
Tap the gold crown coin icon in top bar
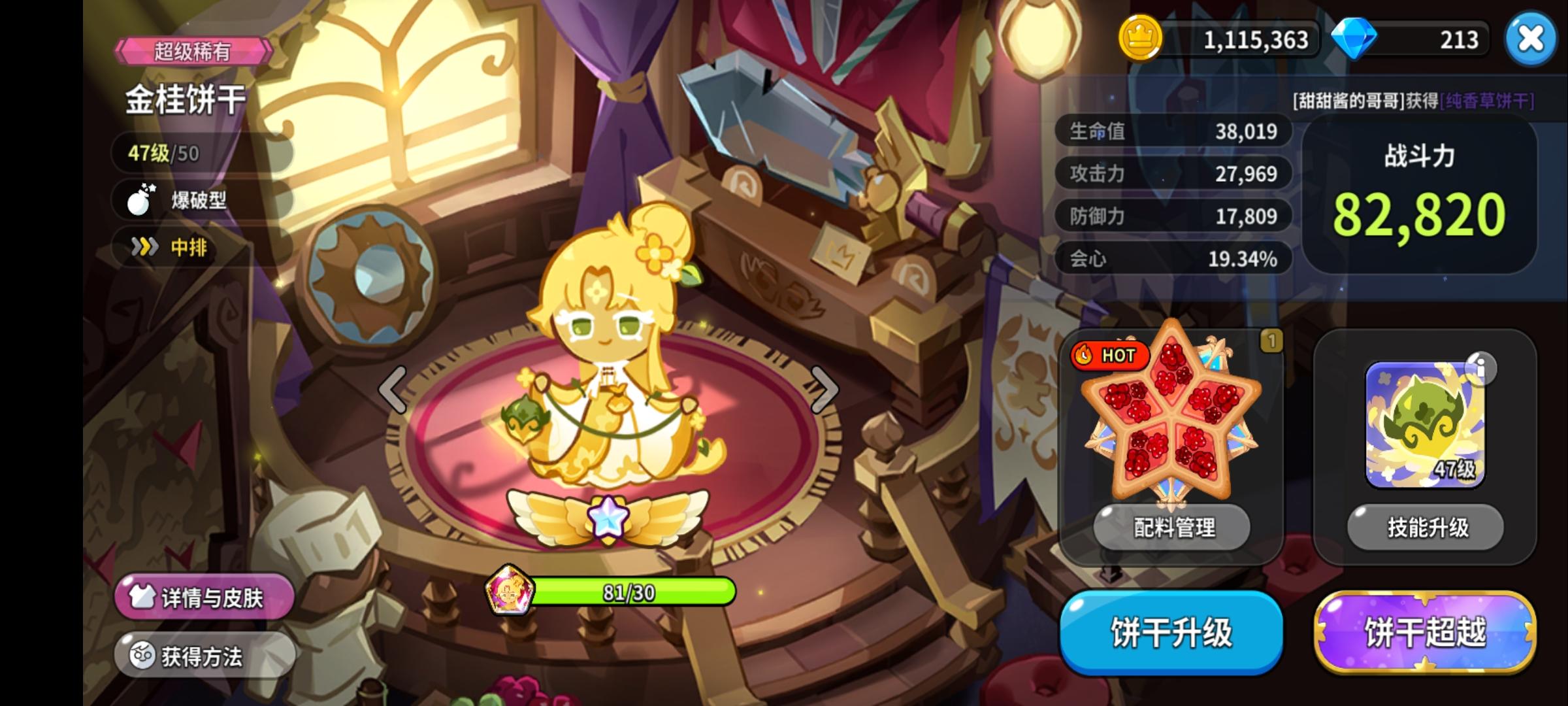coord(1140,39)
